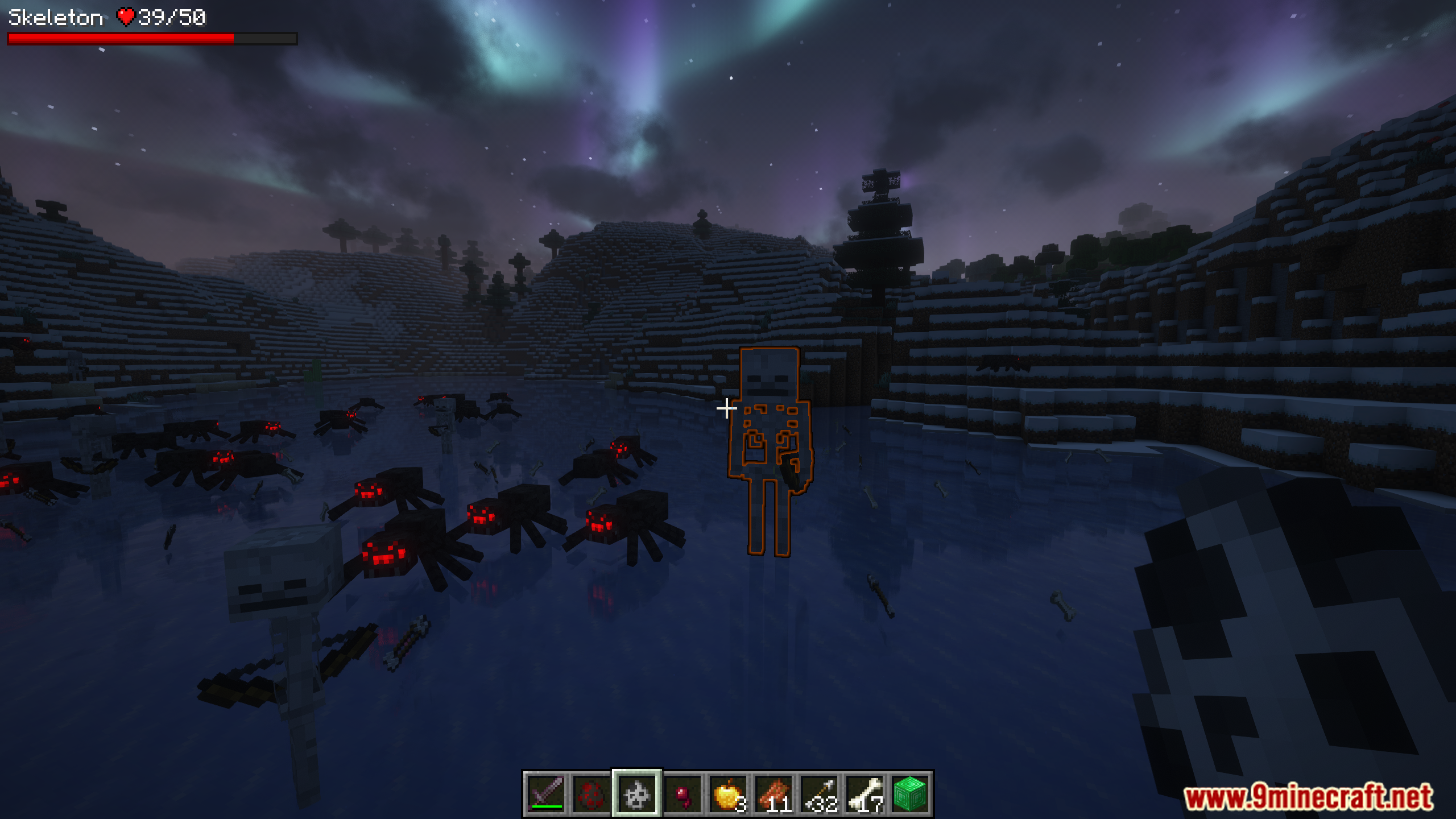
Task: Choose the red spotted spider spawn egg
Action: click(591, 793)
